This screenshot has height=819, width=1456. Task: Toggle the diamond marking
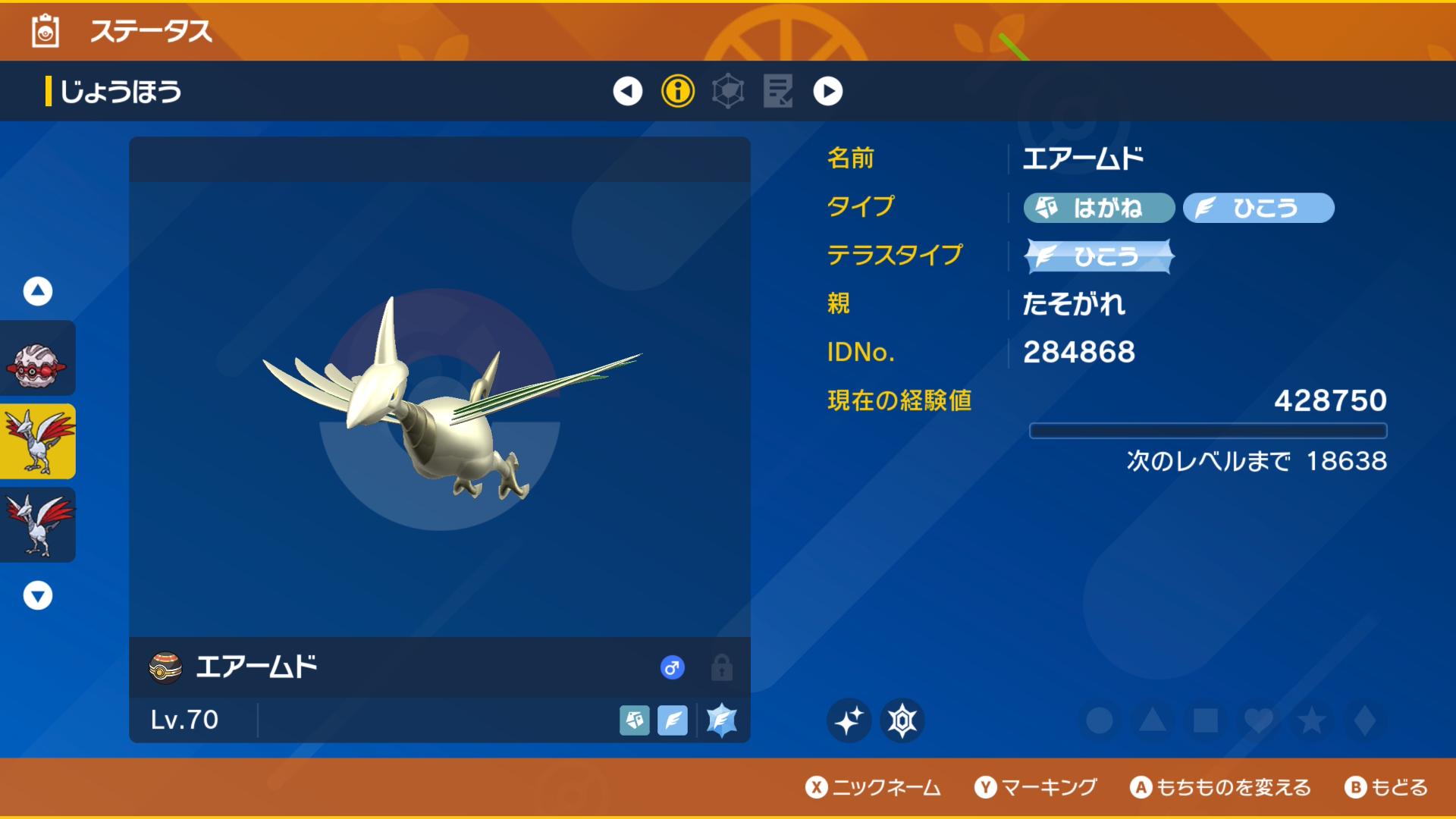1365,720
